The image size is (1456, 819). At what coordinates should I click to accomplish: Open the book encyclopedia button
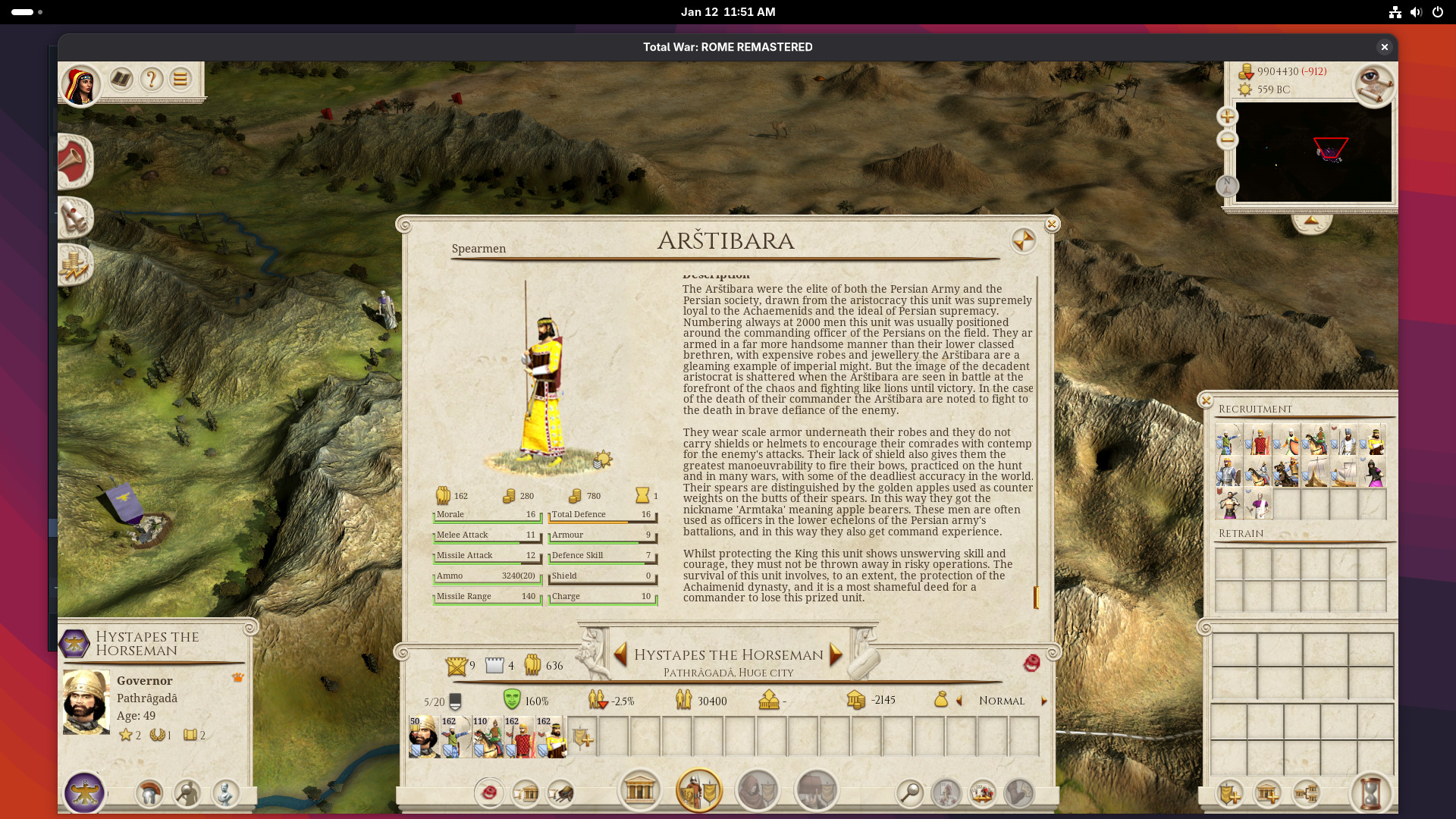[121, 79]
